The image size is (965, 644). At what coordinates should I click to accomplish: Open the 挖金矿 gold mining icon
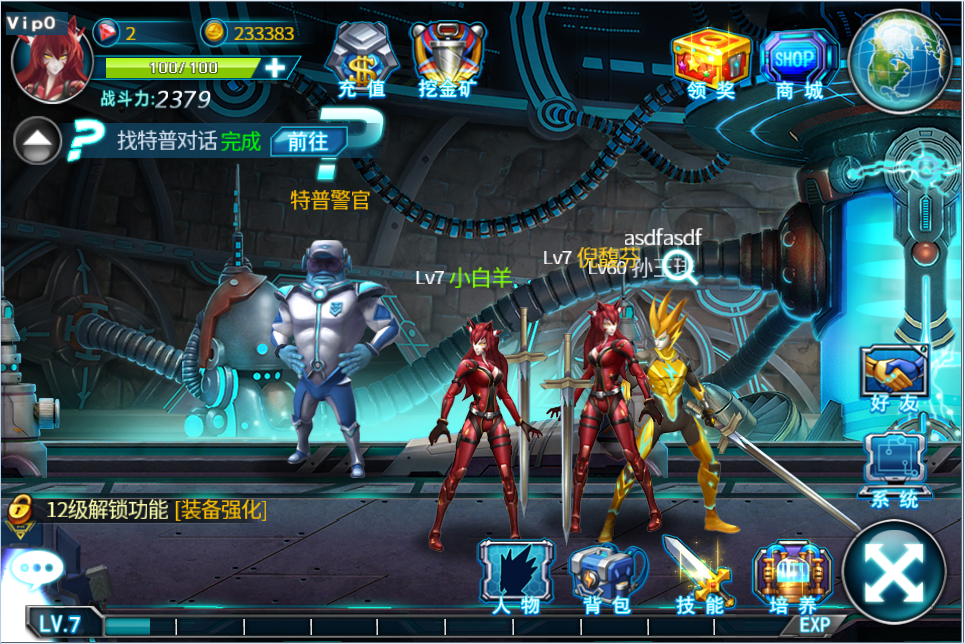[446, 59]
